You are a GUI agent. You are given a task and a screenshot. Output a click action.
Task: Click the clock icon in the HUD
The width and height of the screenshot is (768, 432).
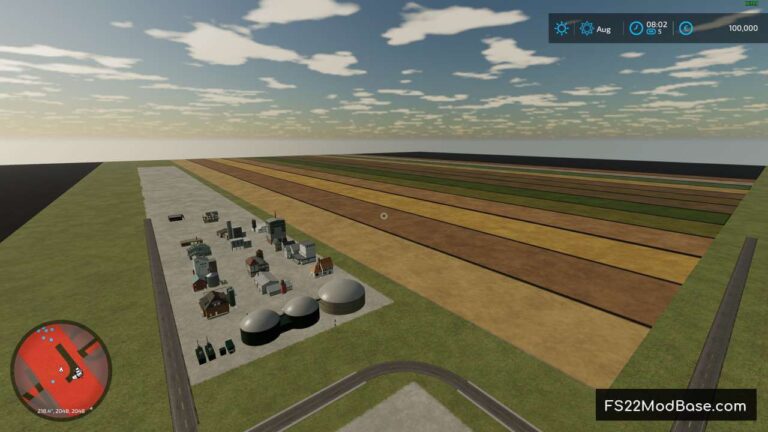635,29
